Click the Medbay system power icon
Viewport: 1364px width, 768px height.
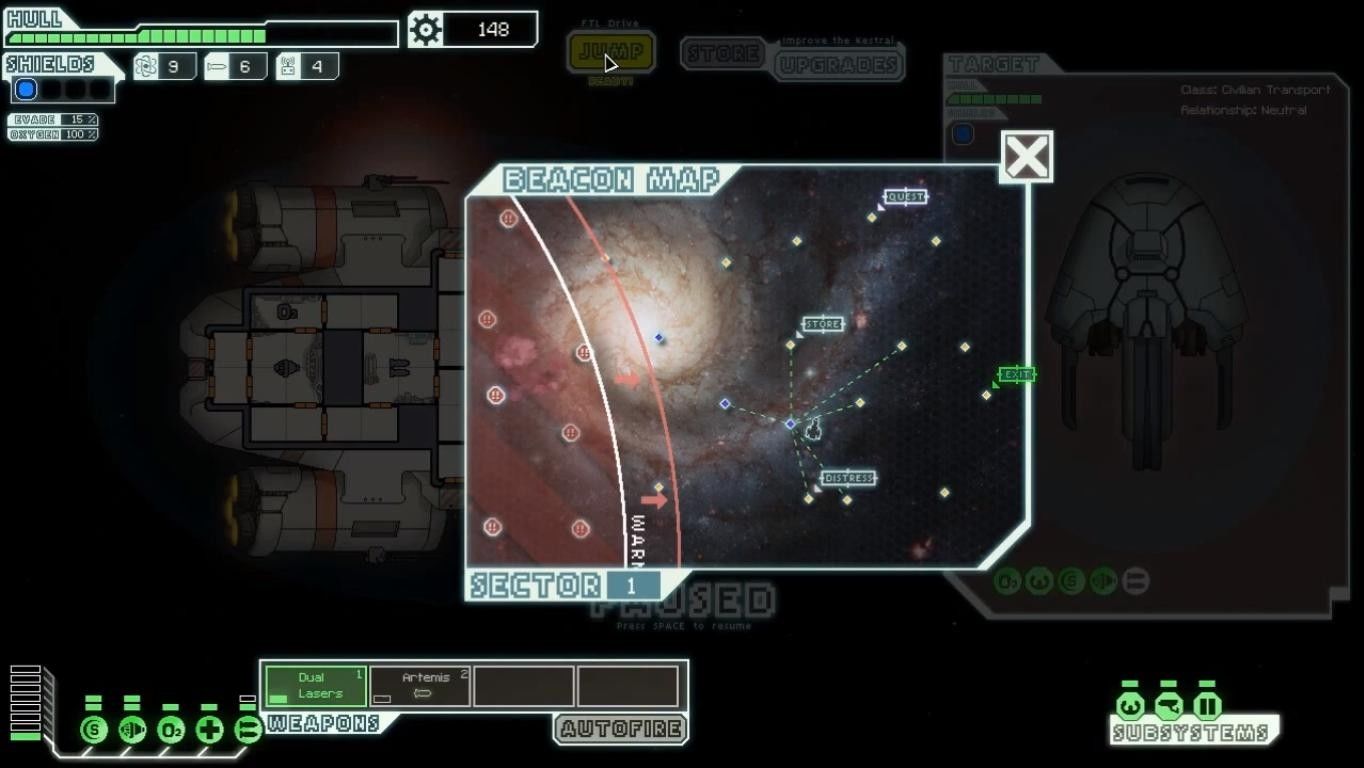coord(209,729)
